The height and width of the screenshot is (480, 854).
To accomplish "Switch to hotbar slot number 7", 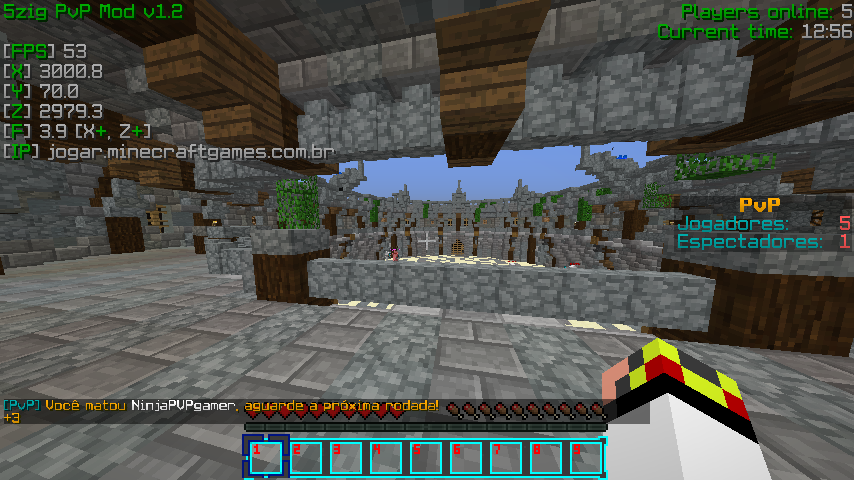I will pyautogui.click(x=506, y=458).
